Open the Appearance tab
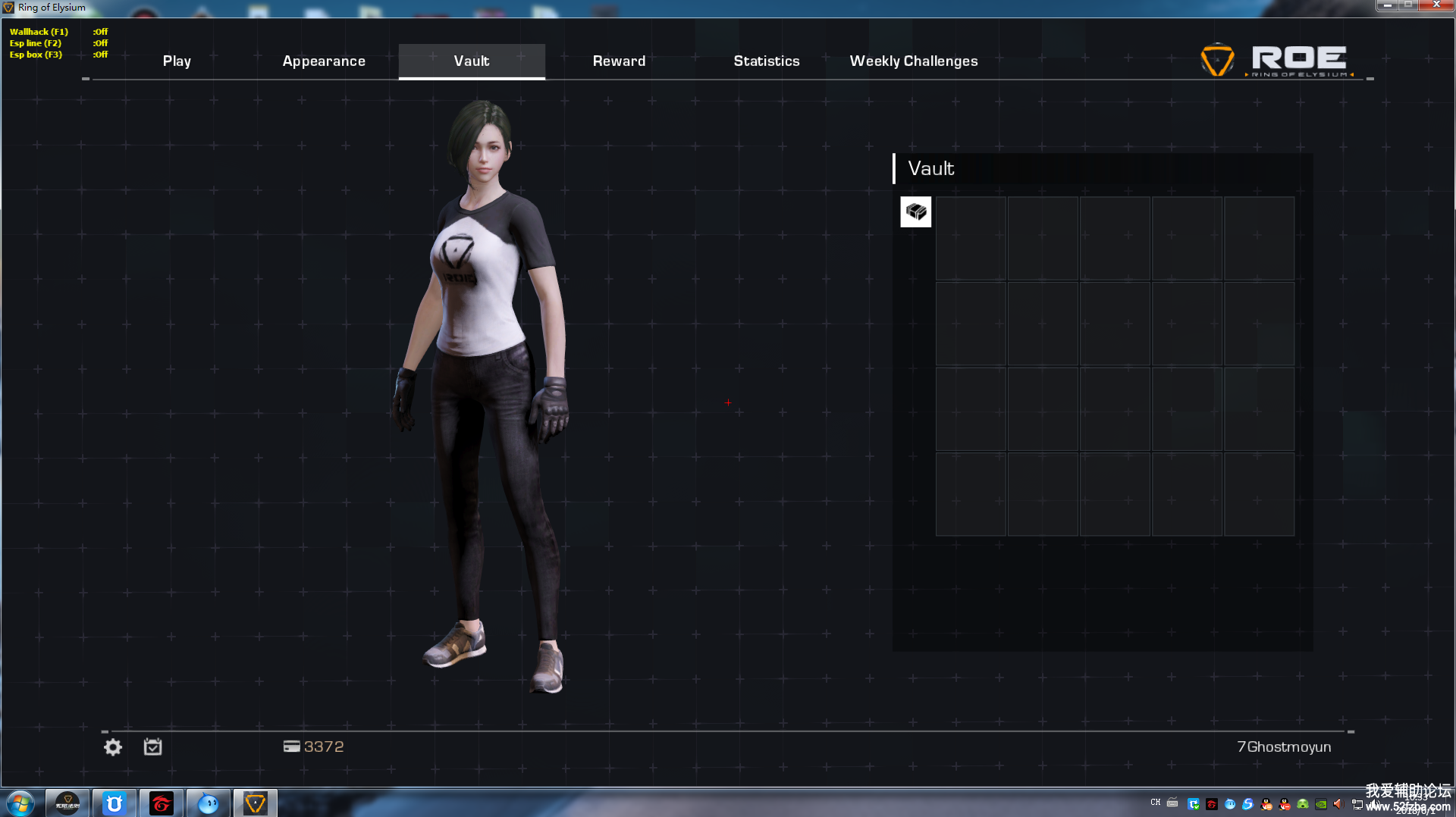Viewport: 1456px width, 817px height. click(324, 61)
